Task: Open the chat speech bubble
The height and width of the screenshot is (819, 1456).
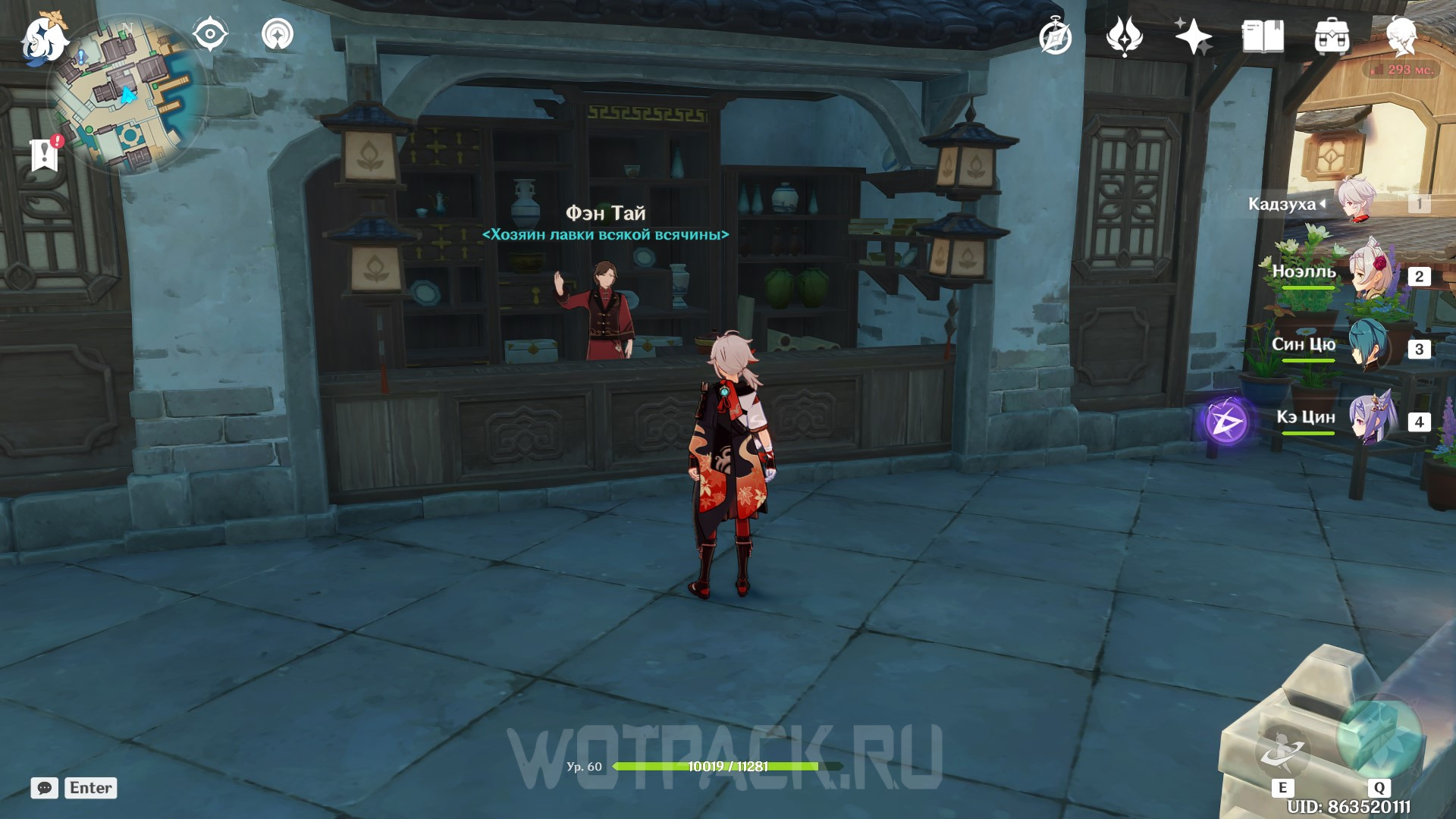Action: [45, 788]
